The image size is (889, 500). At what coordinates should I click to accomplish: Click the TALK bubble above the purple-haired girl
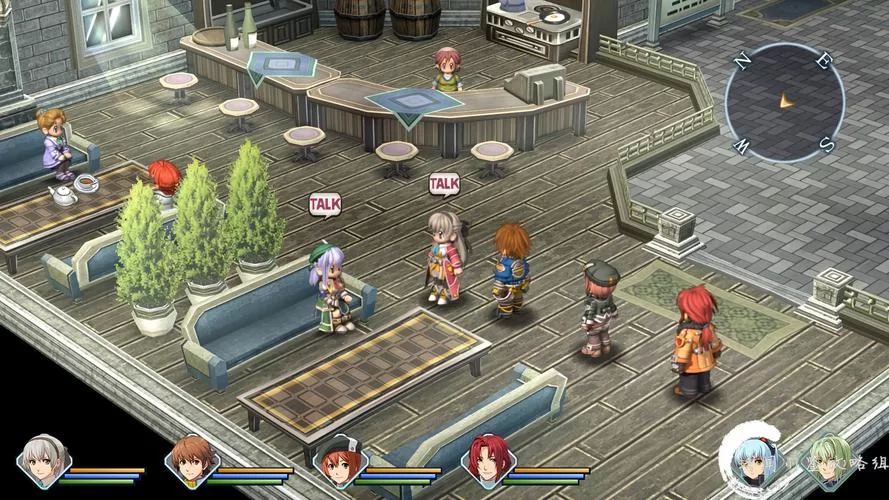[x=324, y=205]
